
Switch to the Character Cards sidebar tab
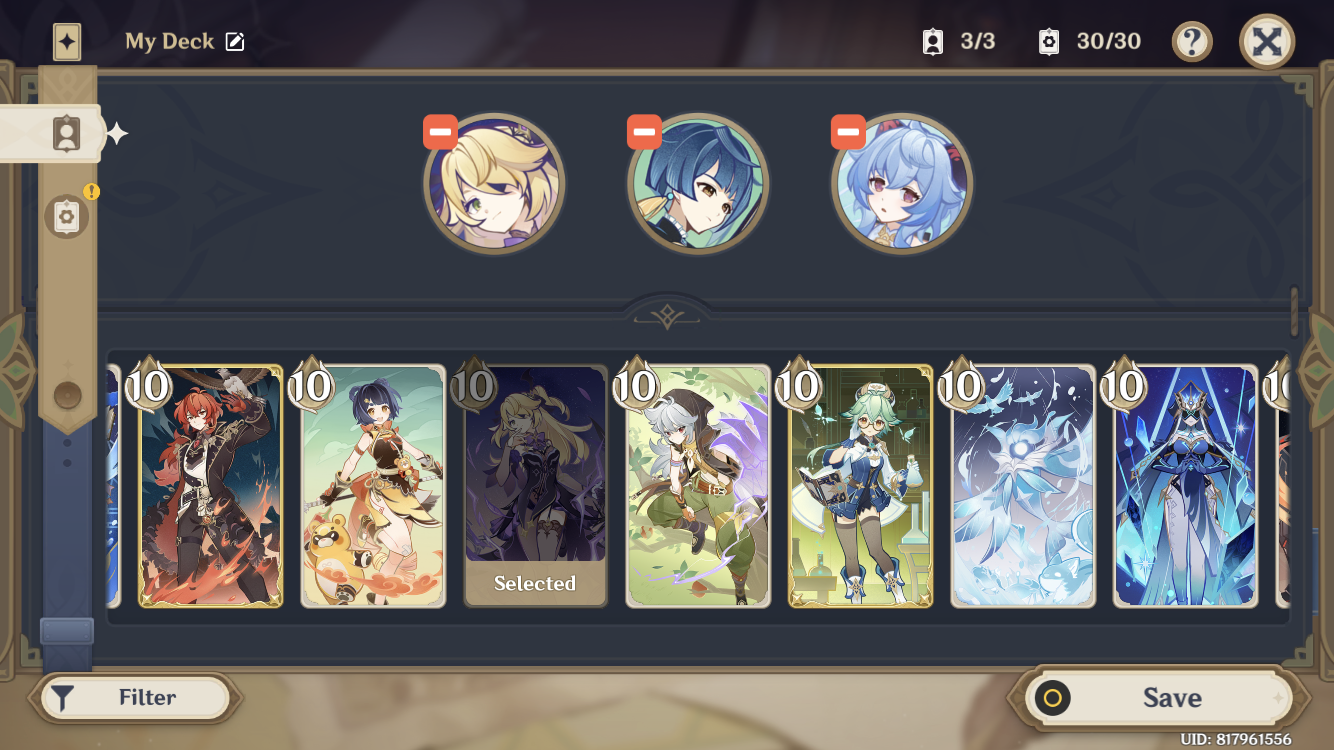click(66, 134)
